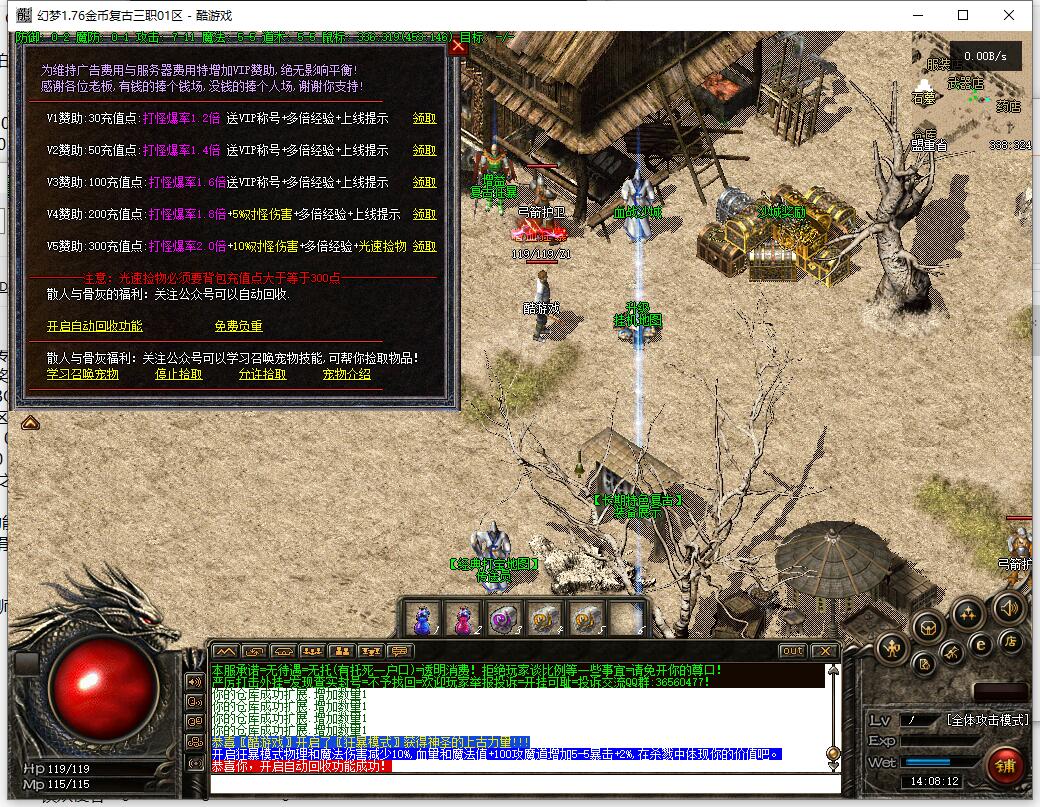Close the VIP sponsorship panel

458,46
